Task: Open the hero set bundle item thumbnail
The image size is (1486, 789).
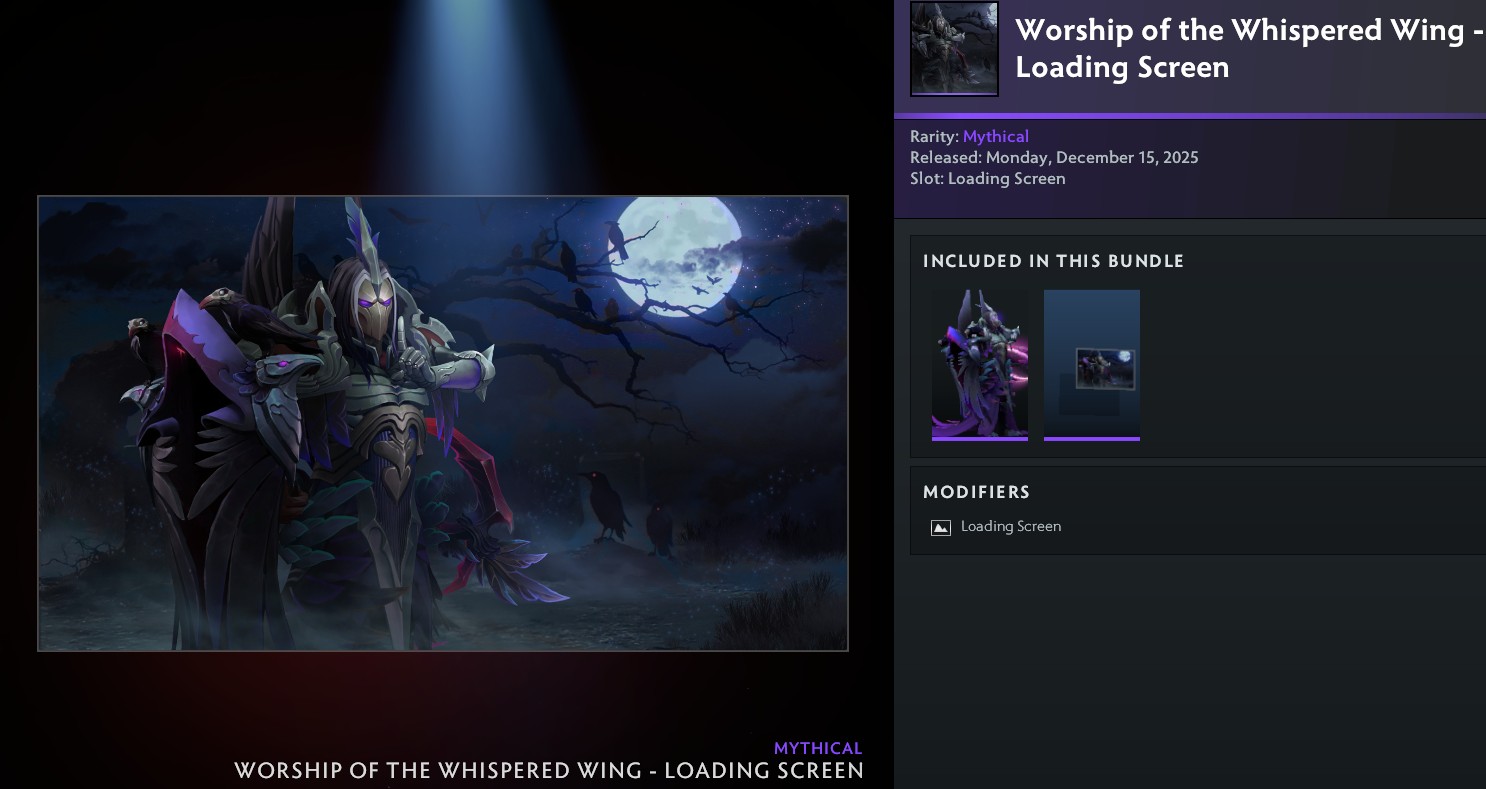Action: point(980,365)
